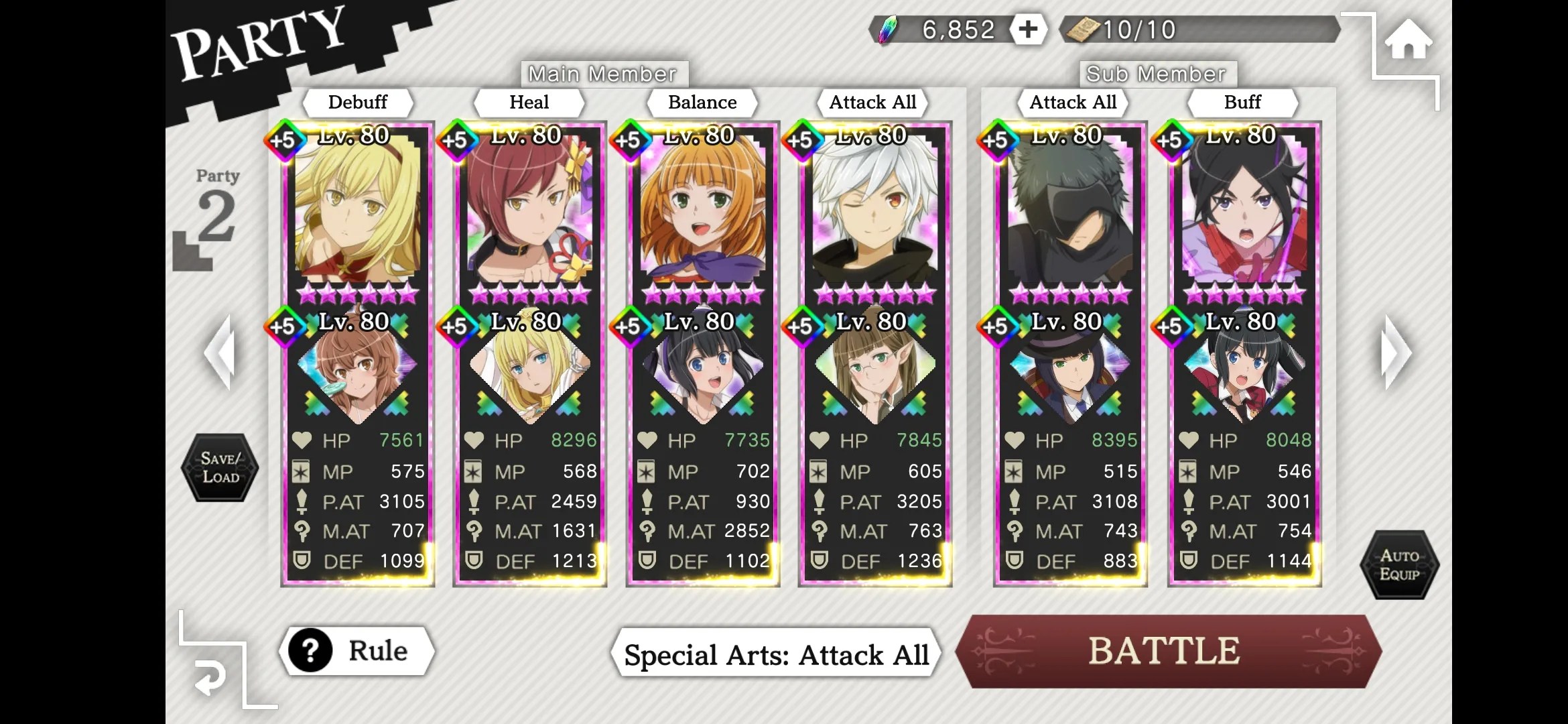Activate Auto Equip
The image size is (1568, 724).
coord(1399,564)
